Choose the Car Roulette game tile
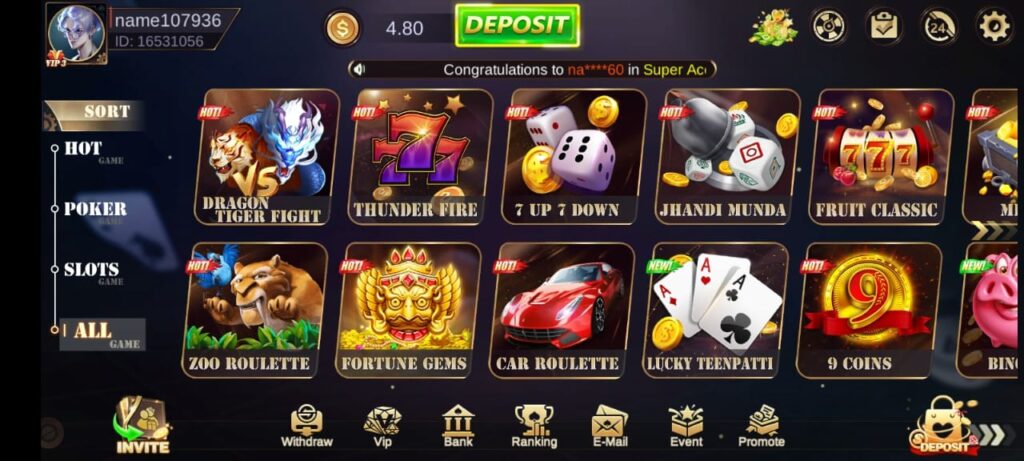The image size is (1024, 461). (x=561, y=309)
